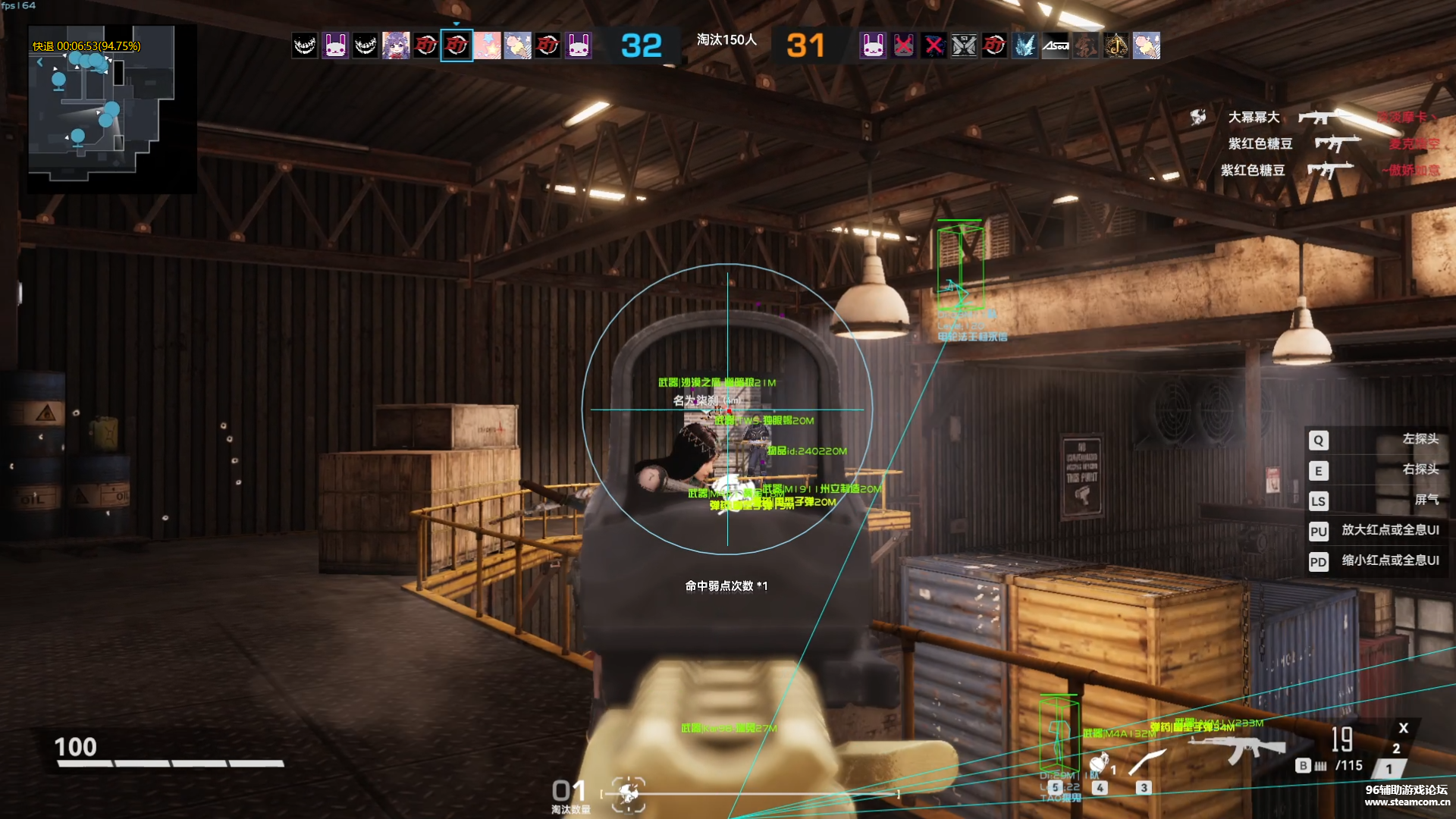Screen dimensions: 1456x819
Task: Click the ice cream avatar on orange team
Action: [x=1147, y=46]
